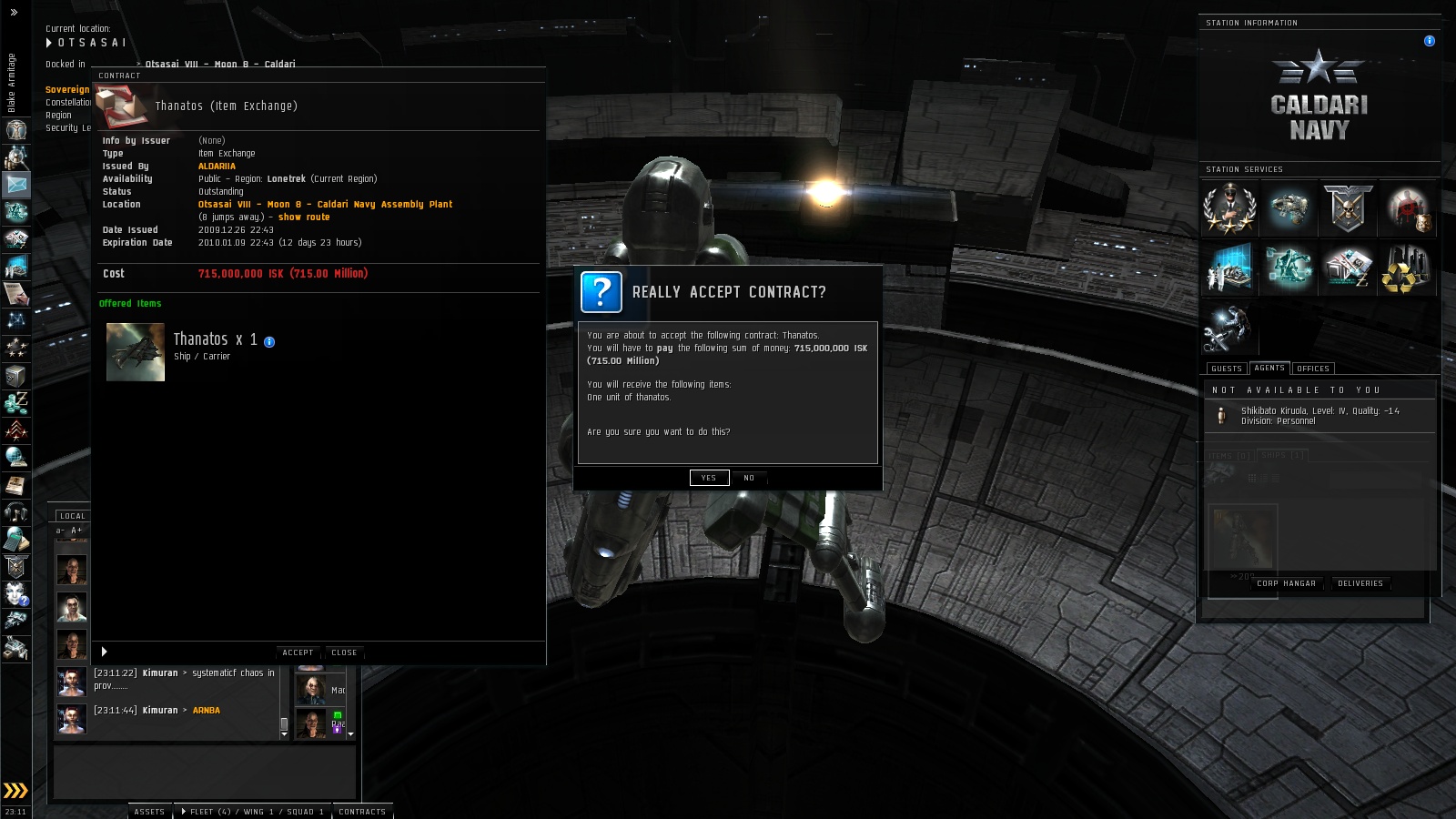Screen dimensions: 1456x819
Task: Open the Bounty Office skull shield service
Action: click(x=1348, y=208)
